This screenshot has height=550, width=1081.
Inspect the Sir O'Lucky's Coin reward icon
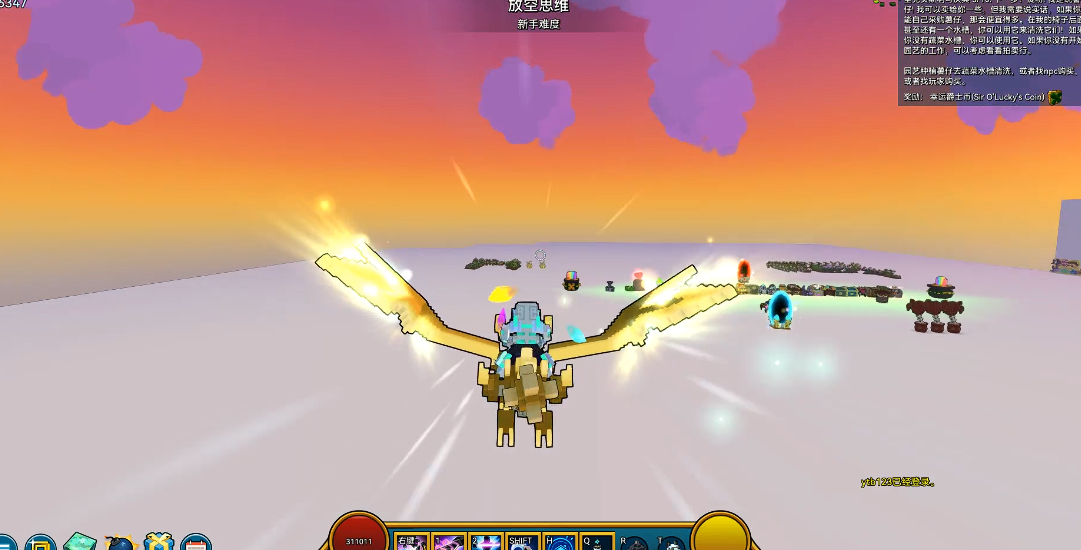pyautogui.click(x=1055, y=97)
